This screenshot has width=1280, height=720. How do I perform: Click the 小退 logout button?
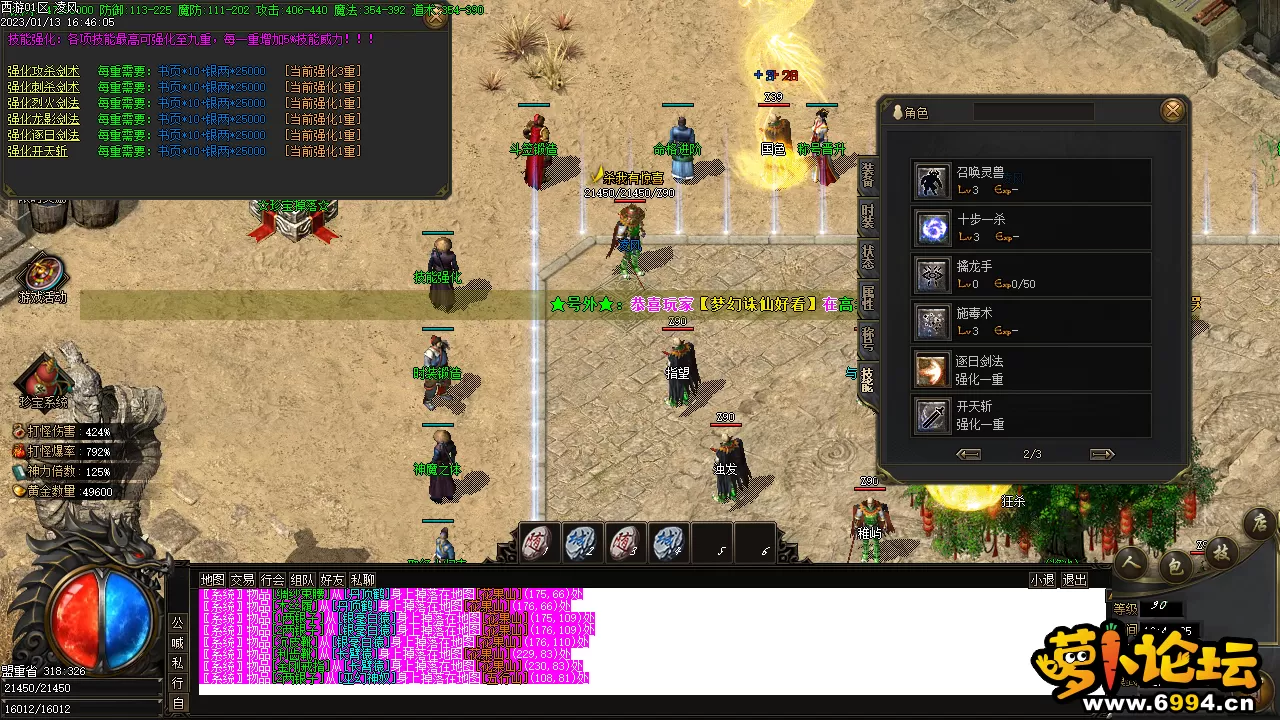(1042, 580)
